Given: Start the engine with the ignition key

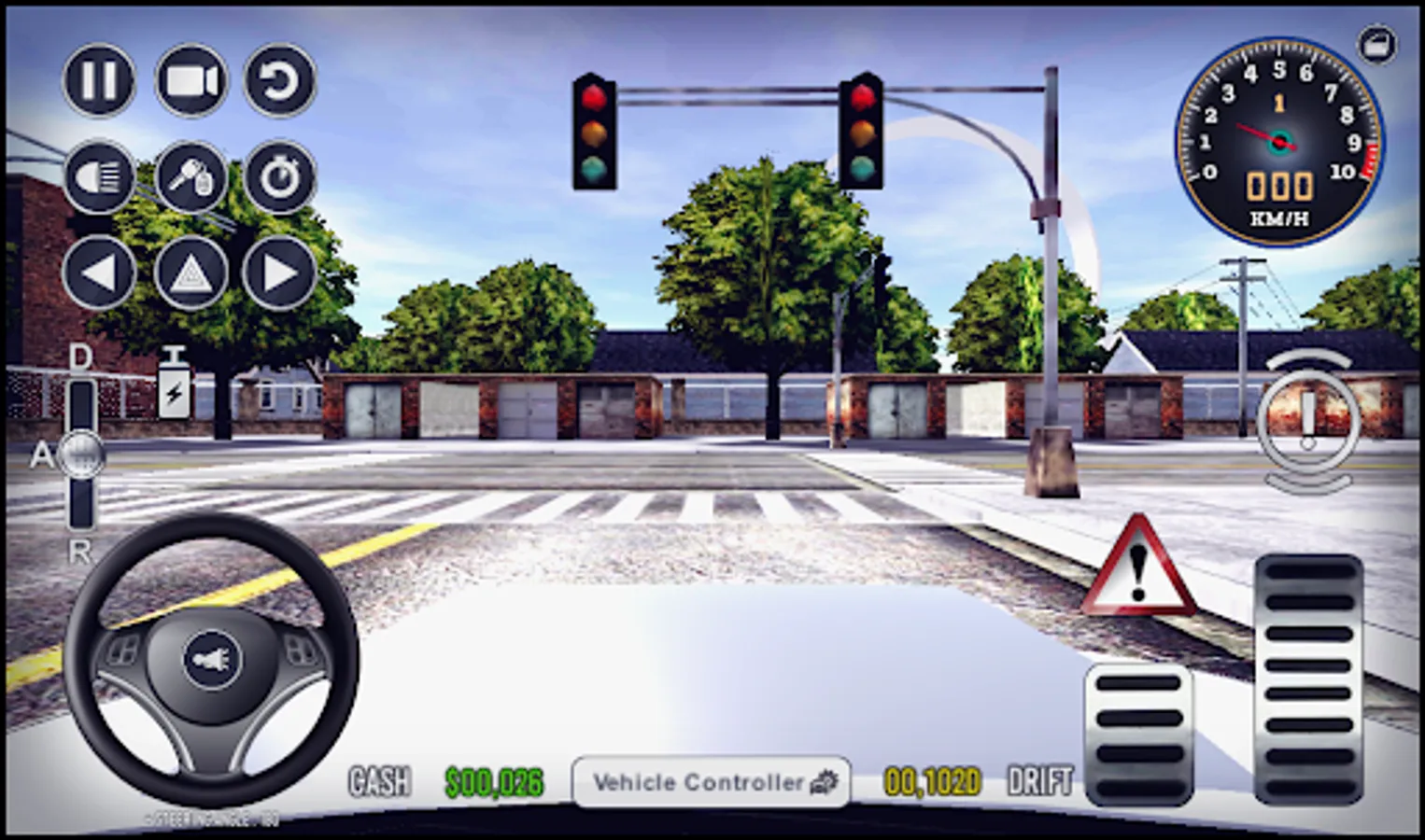Looking at the screenshot, I should 190,177.
